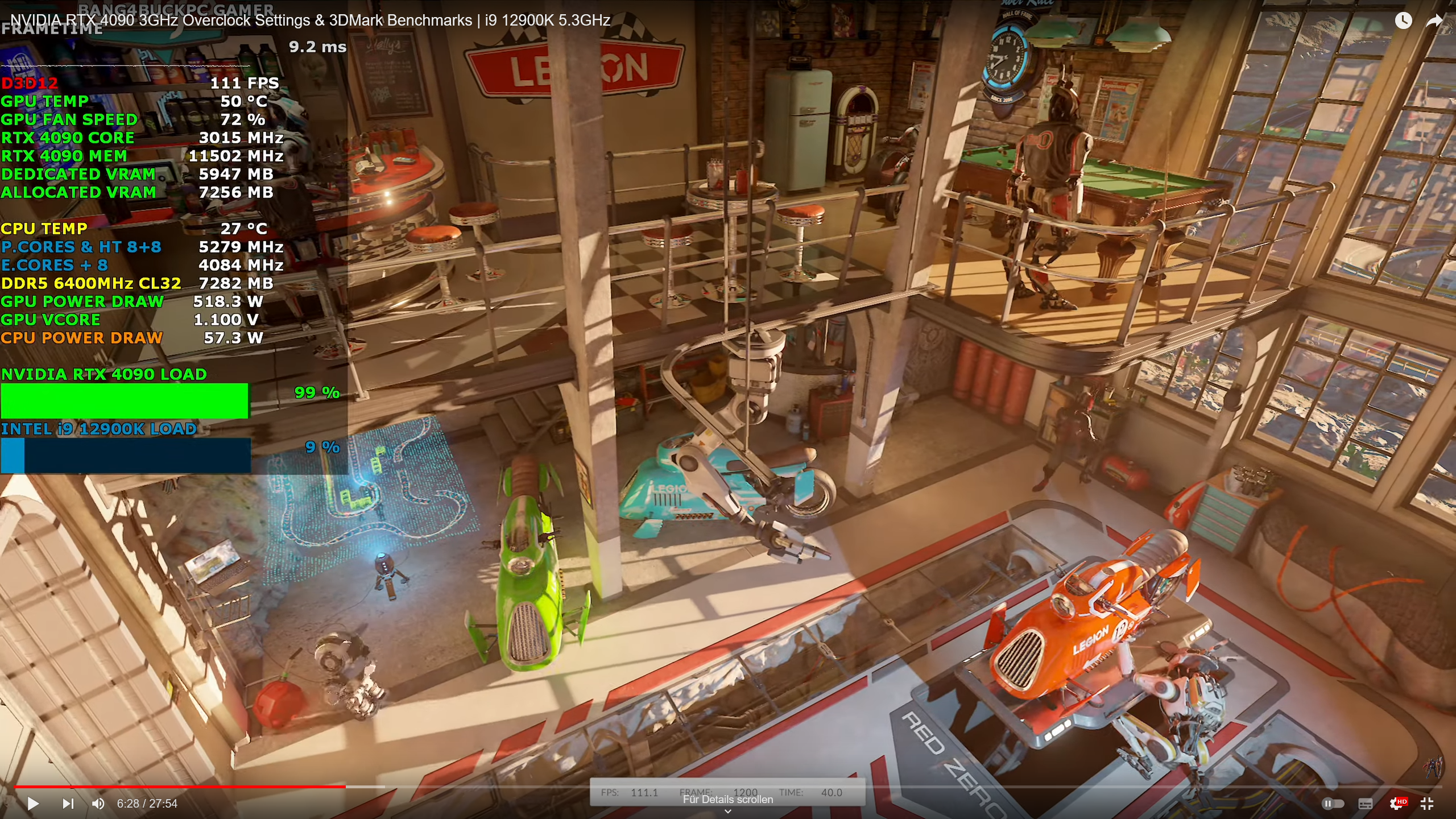Expand the 'Für Details scrollen' chevron
The height and width of the screenshot is (819, 1456).
pos(728,811)
